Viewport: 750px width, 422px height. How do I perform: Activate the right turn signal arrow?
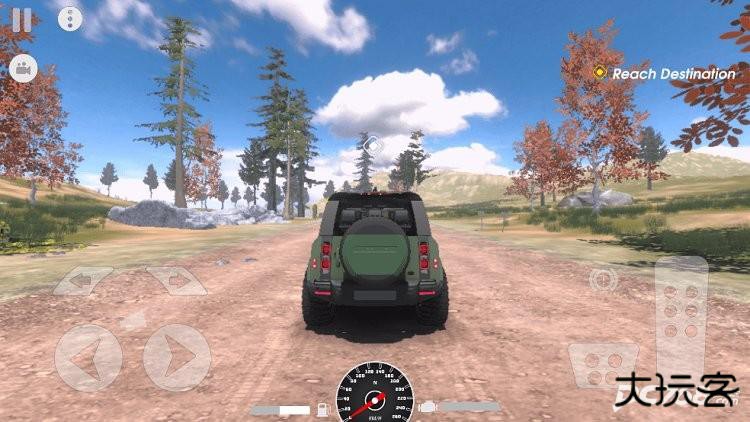176,281
